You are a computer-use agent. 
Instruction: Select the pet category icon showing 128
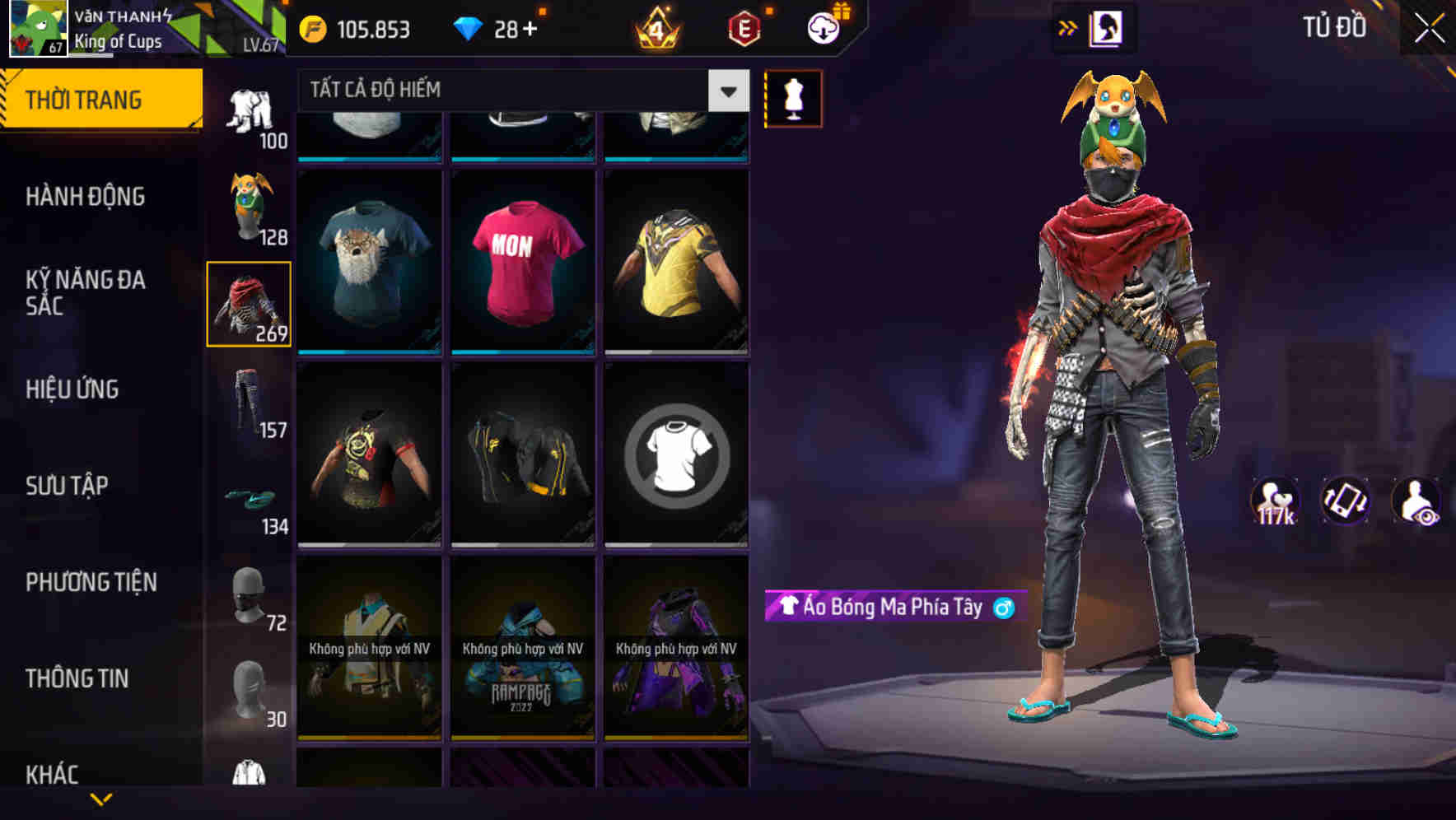[x=249, y=206]
